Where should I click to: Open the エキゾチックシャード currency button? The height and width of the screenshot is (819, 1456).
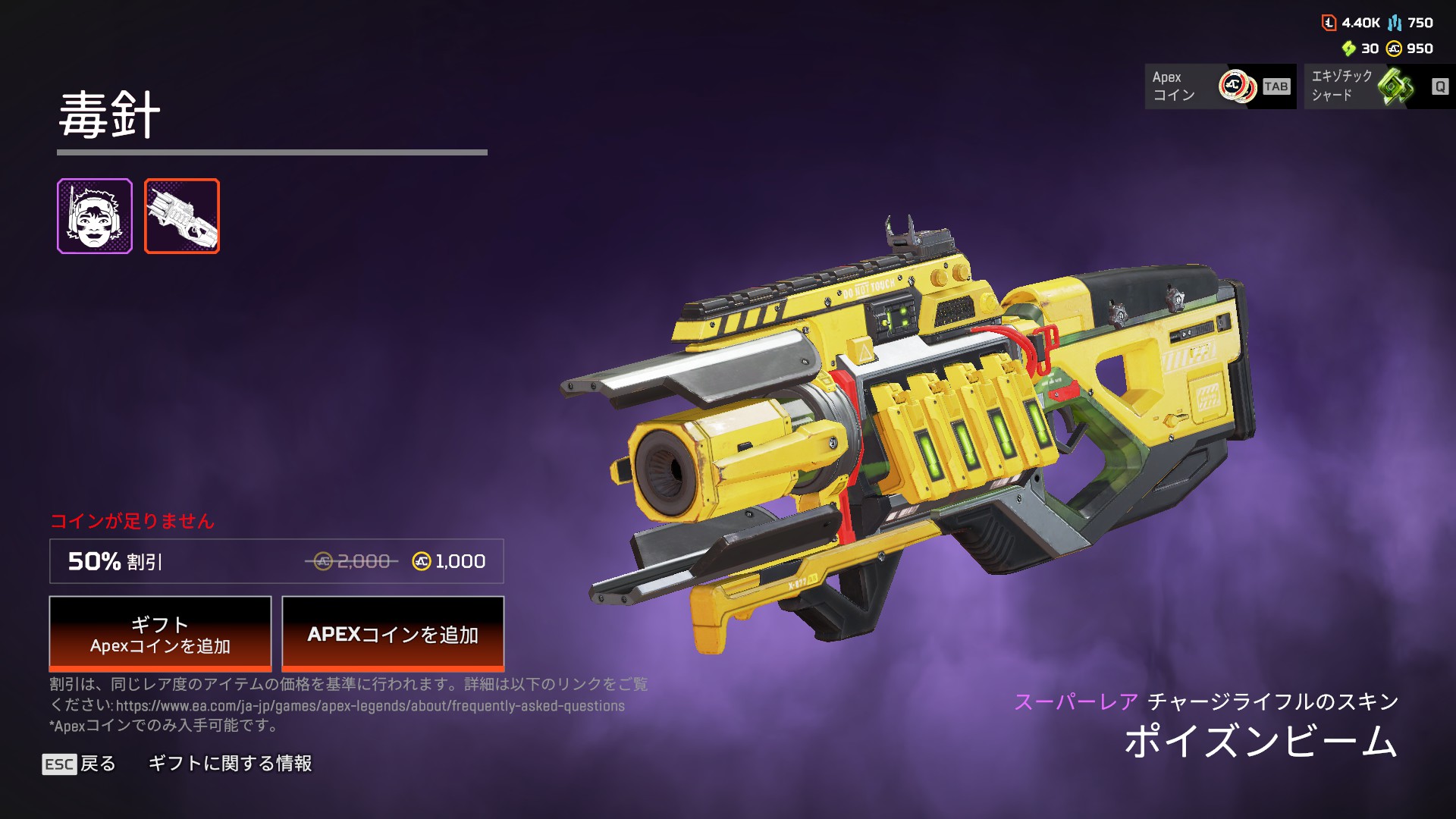coord(1379,86)
